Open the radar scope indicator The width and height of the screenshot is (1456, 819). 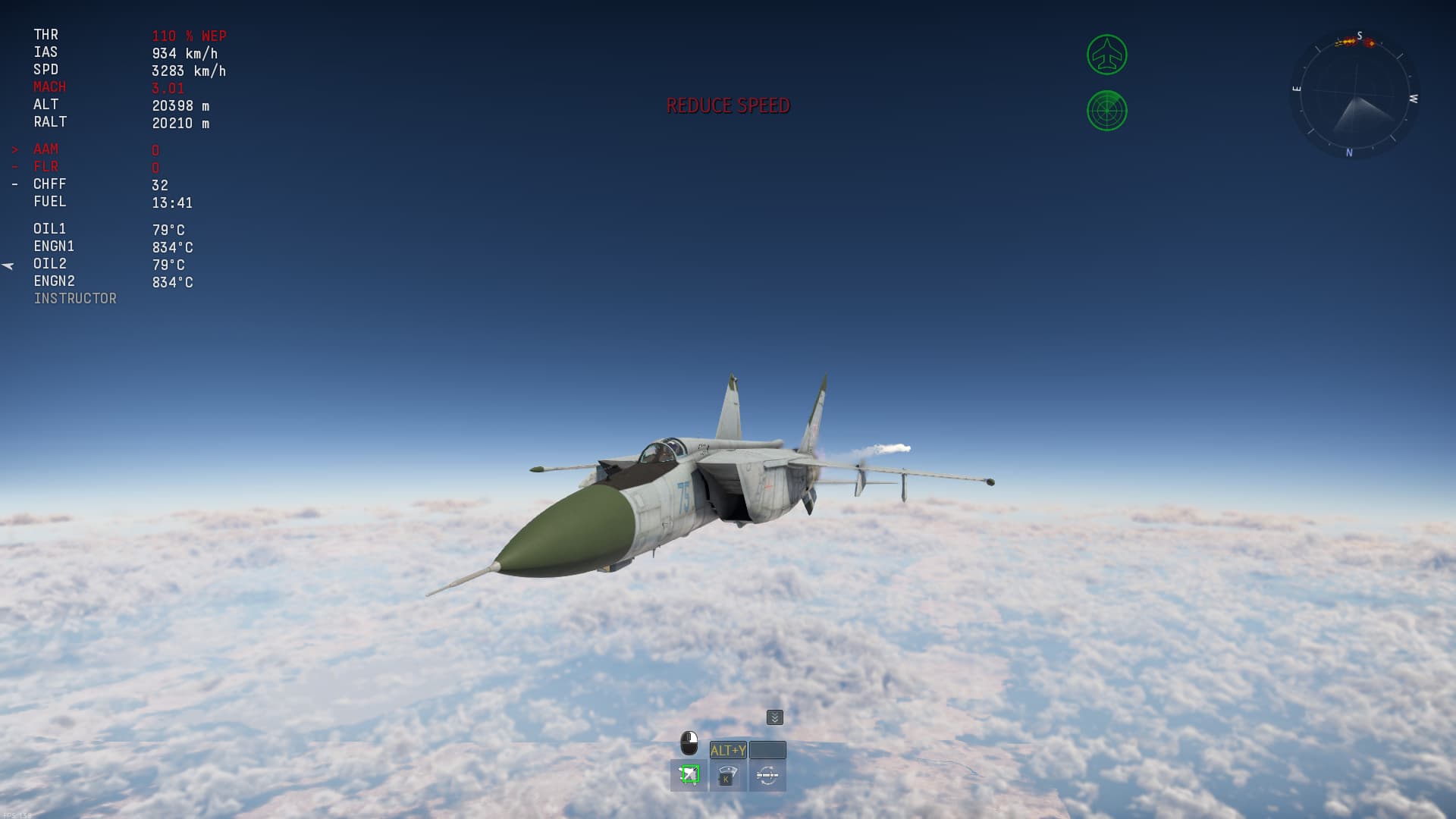[1108, 111]
